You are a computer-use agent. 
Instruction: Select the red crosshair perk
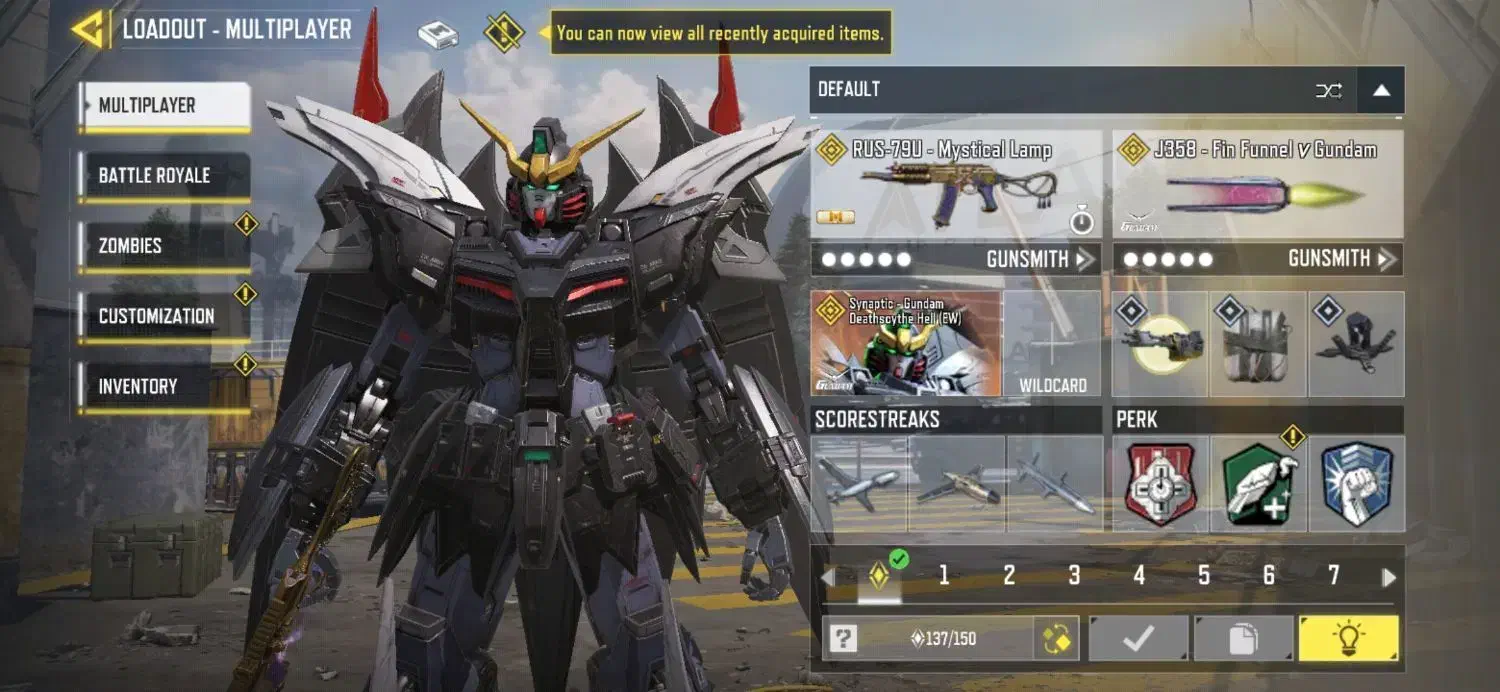click(x=1160, y=484)
